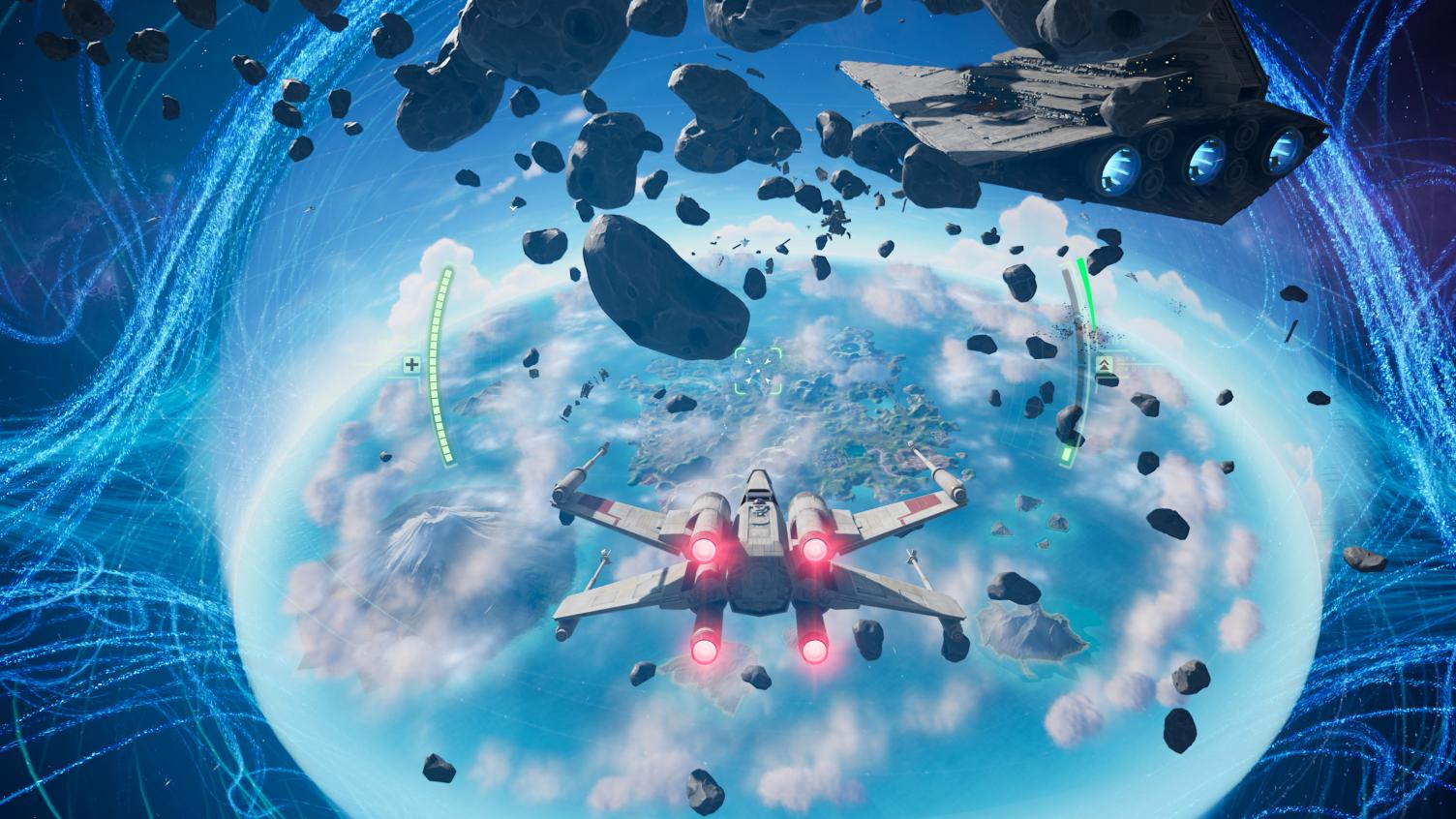Click the boost chevron icon

[x=1105, y=366]
